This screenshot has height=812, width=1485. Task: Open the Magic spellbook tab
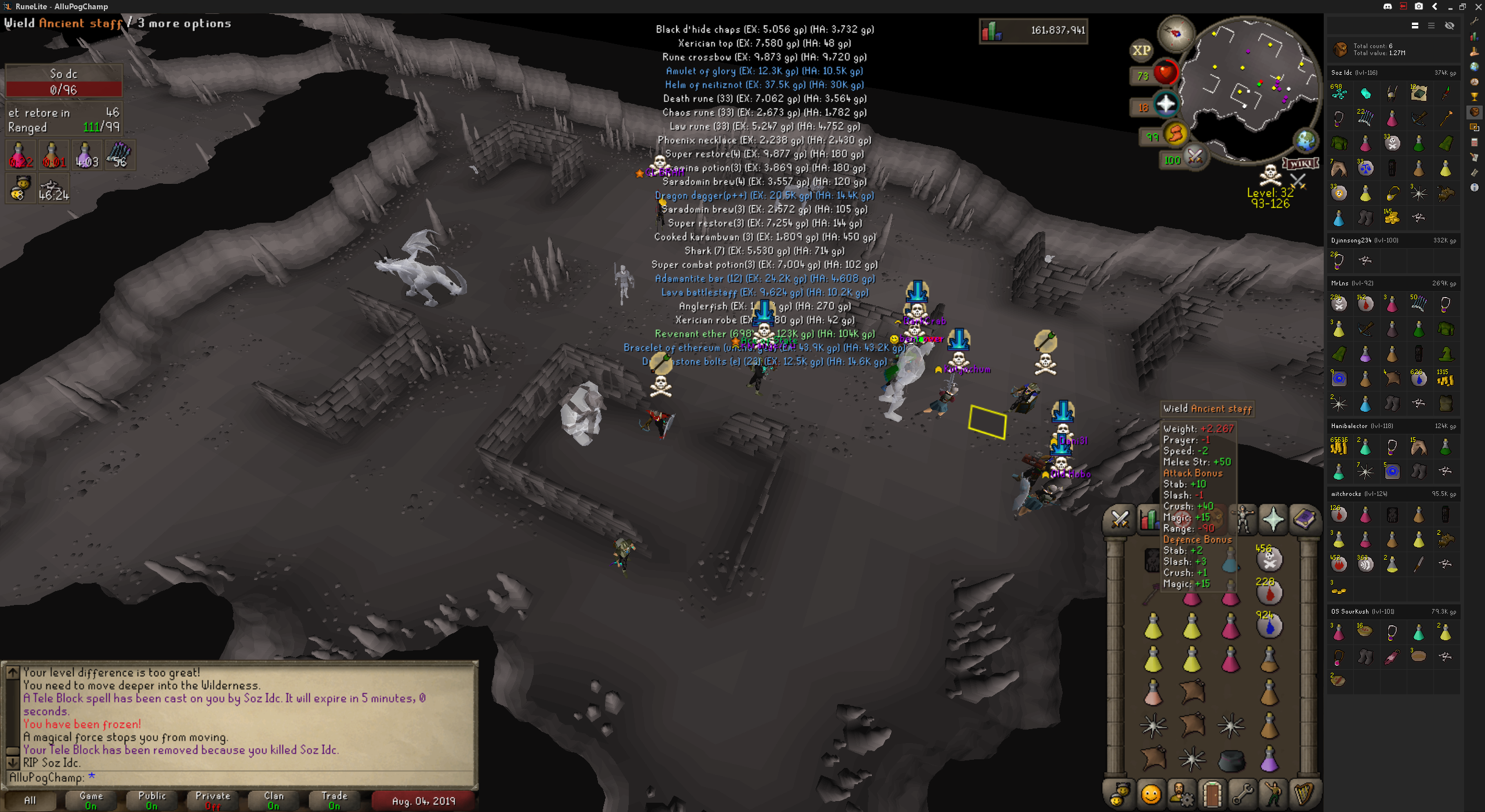click(x=1305, y=519)
